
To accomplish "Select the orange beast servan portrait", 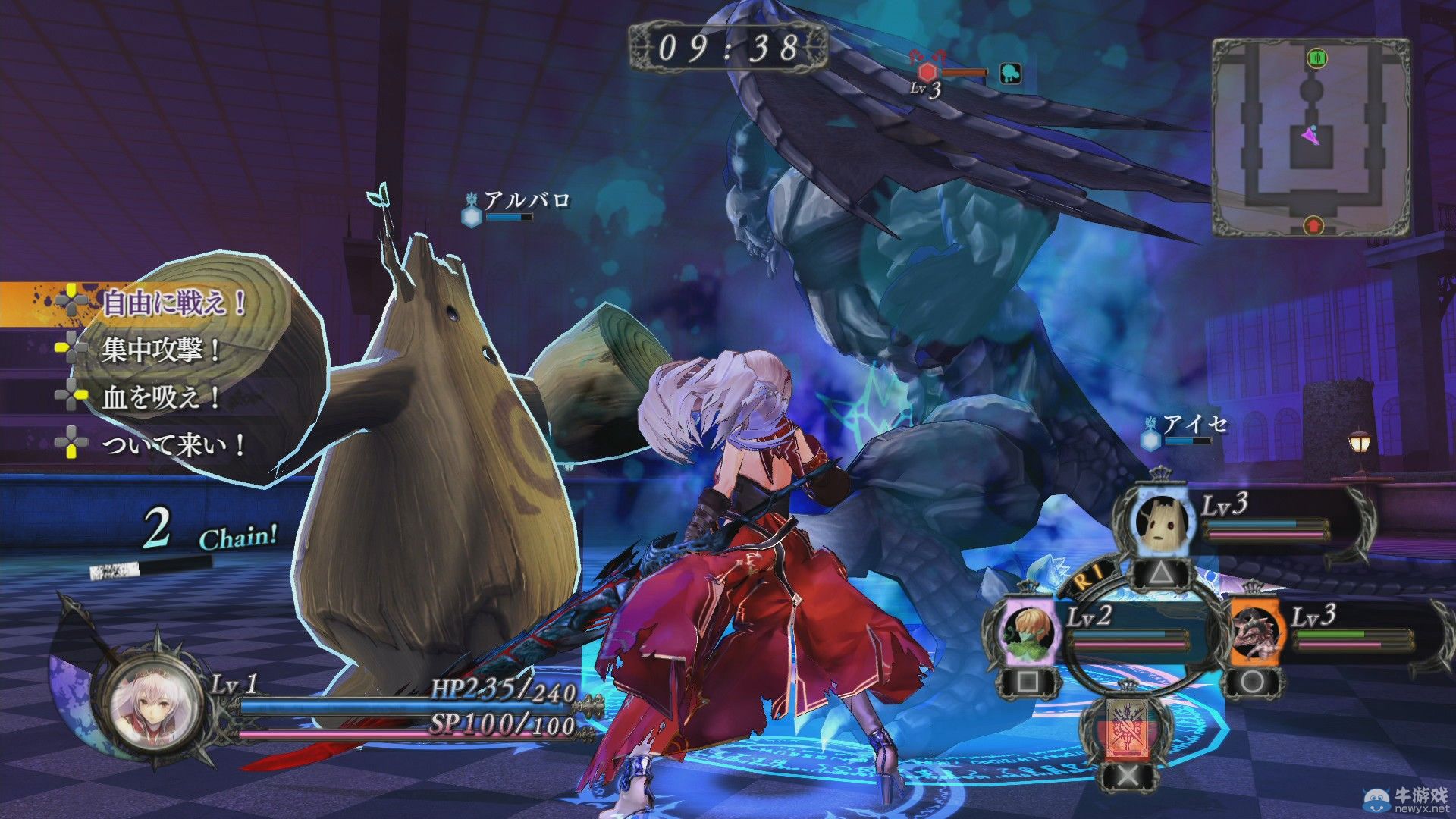I will coord(1255,631).
